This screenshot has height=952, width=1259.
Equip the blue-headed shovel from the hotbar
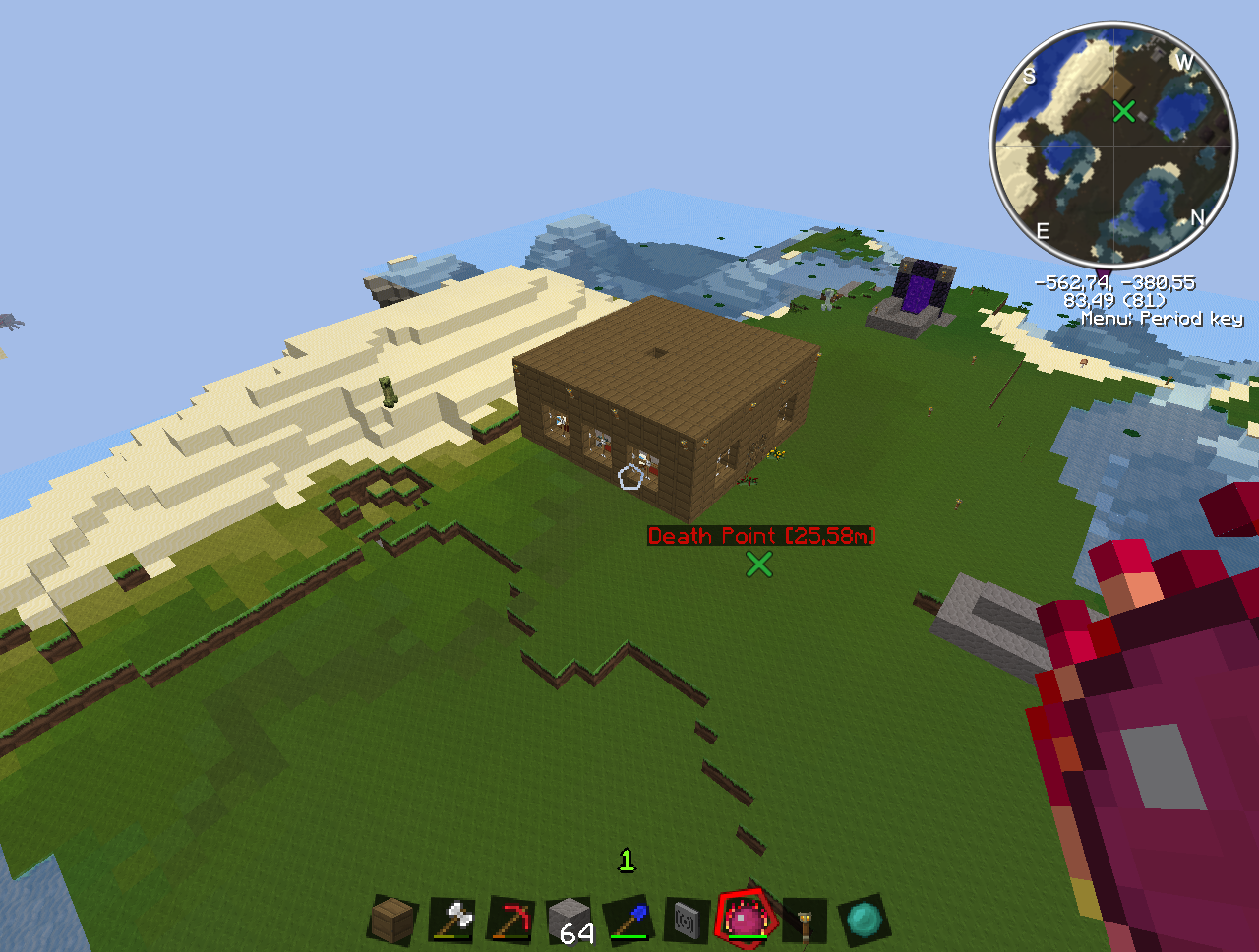(x=629, y=921)
